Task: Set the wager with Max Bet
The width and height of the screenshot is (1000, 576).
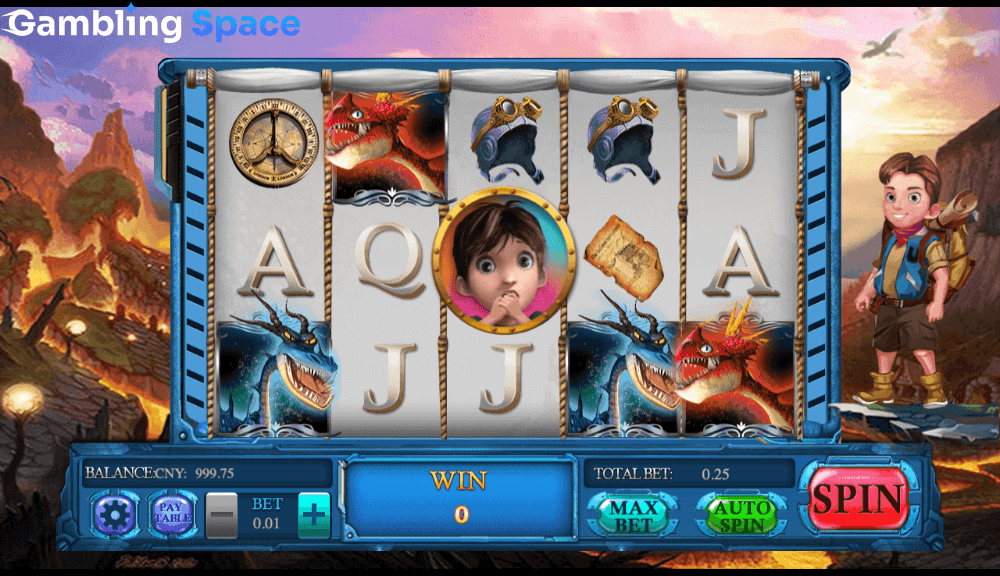Action: coord(632,515)
